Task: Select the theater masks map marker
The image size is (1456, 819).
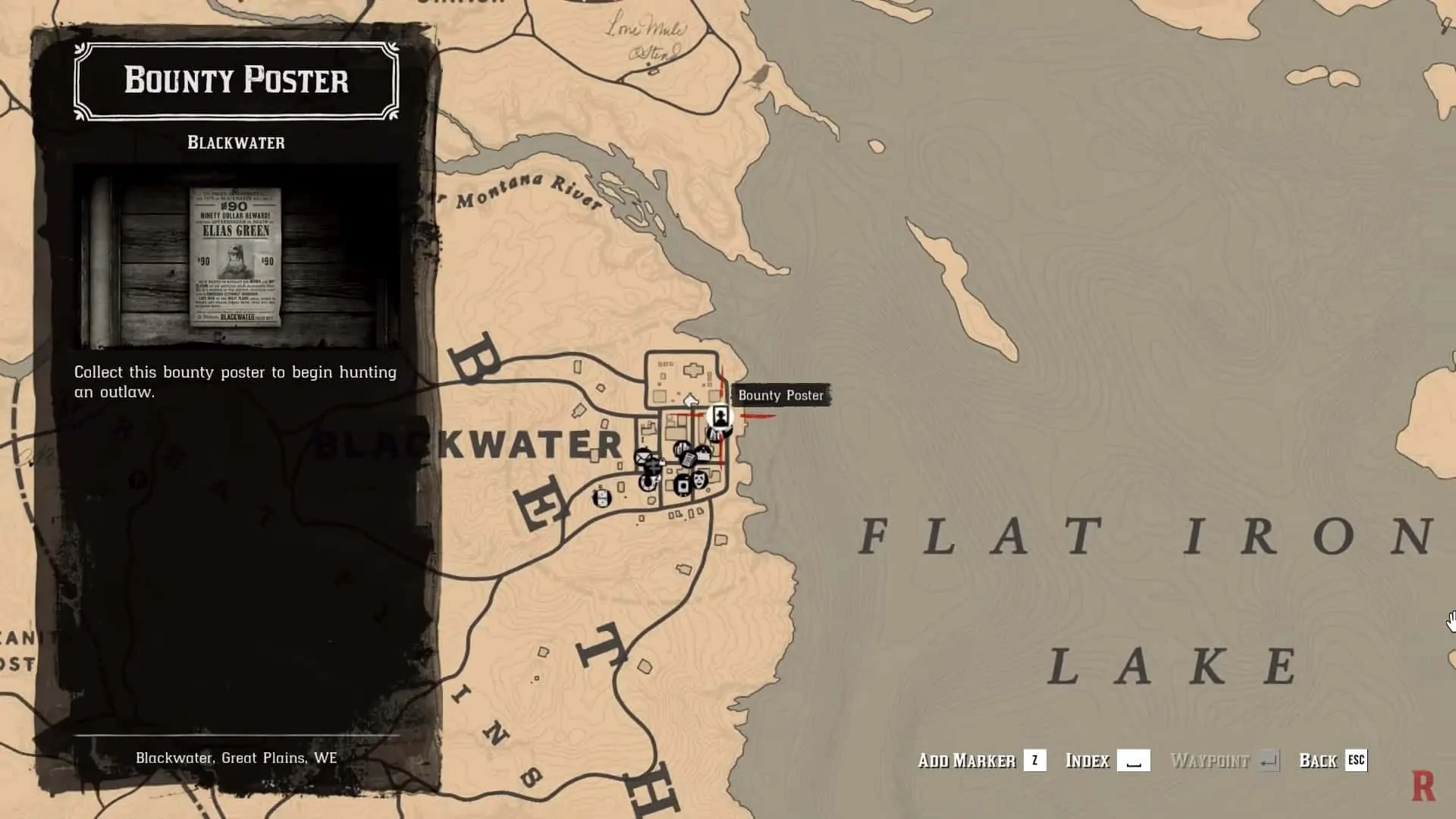Action: [x=699, y=480]
